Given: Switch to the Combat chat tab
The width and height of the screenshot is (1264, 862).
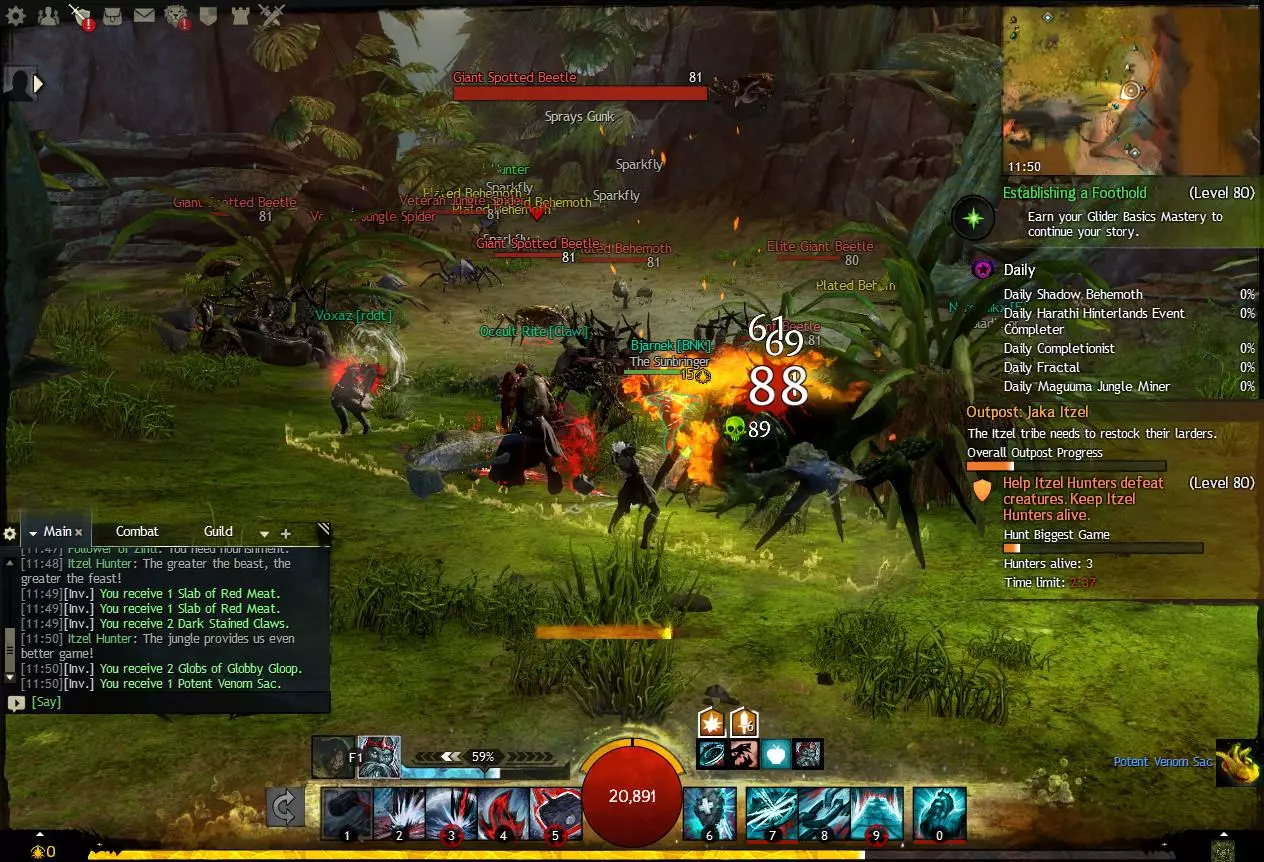Looking at the screenshot, I should pyautogui.click(x=137, y=532).
